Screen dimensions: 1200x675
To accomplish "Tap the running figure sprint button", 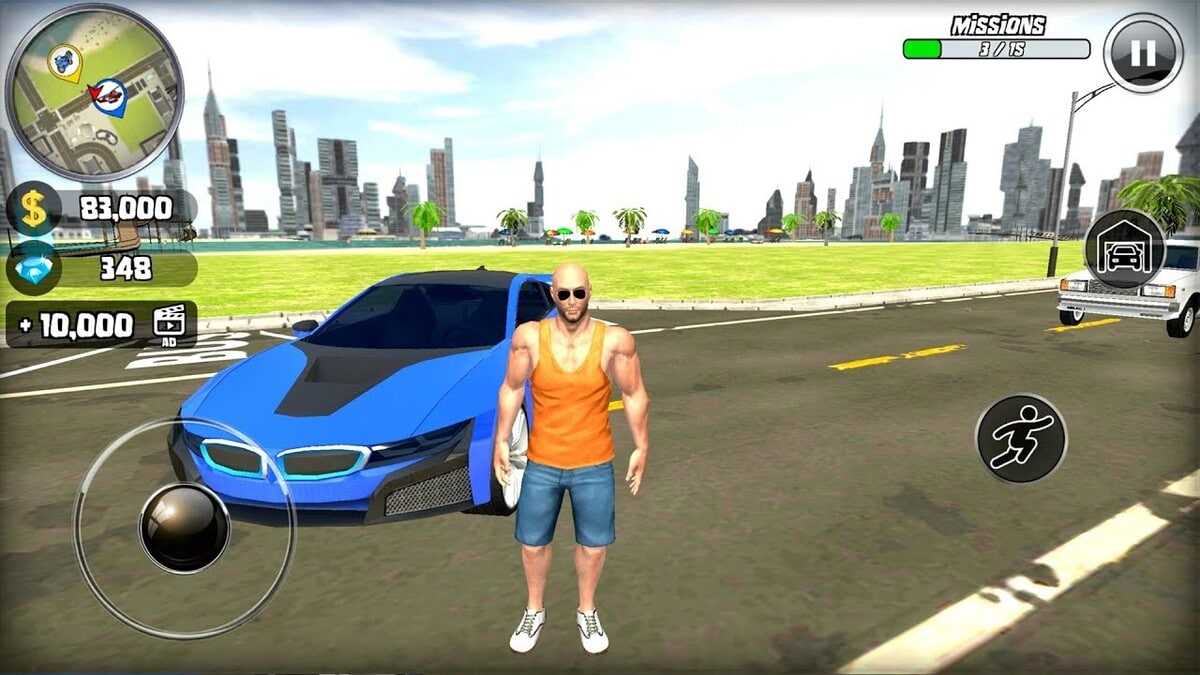I will [1020, 438].
